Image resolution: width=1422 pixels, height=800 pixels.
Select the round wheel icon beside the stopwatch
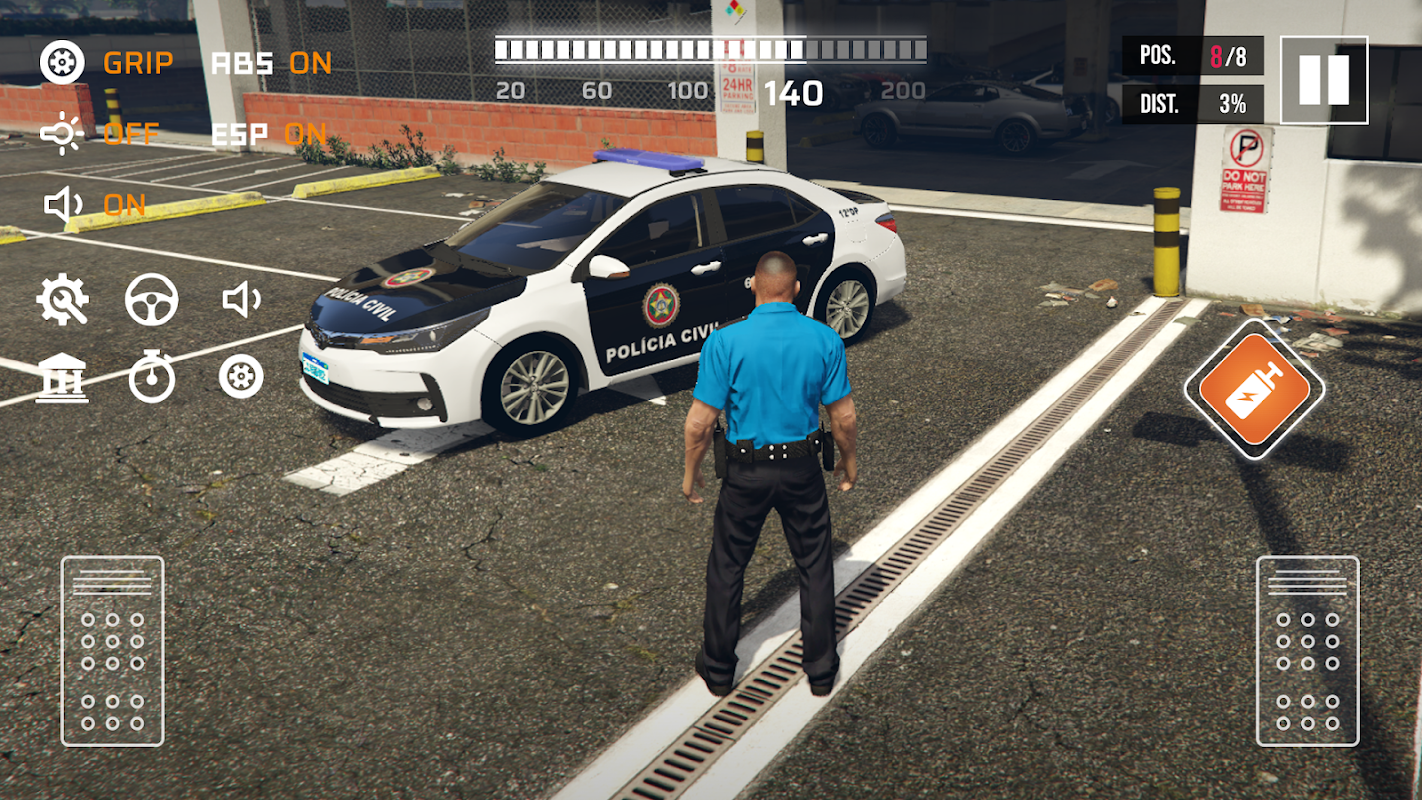(x=241, y=377)
